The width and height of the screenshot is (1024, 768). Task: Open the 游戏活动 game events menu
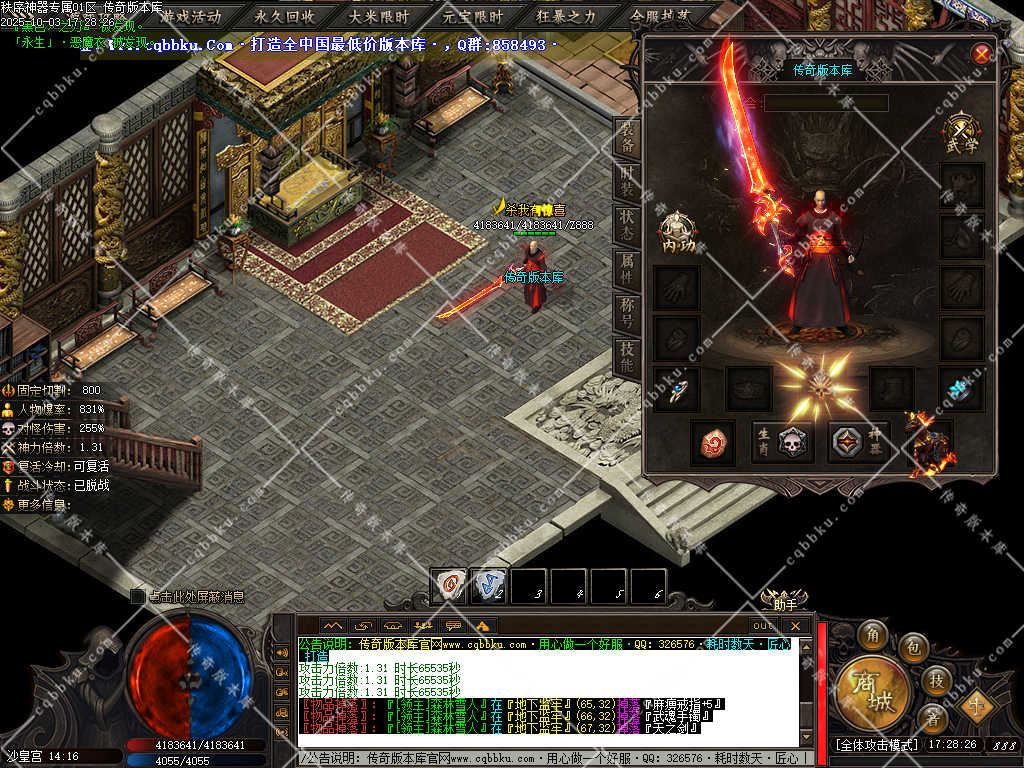(190, 16)
